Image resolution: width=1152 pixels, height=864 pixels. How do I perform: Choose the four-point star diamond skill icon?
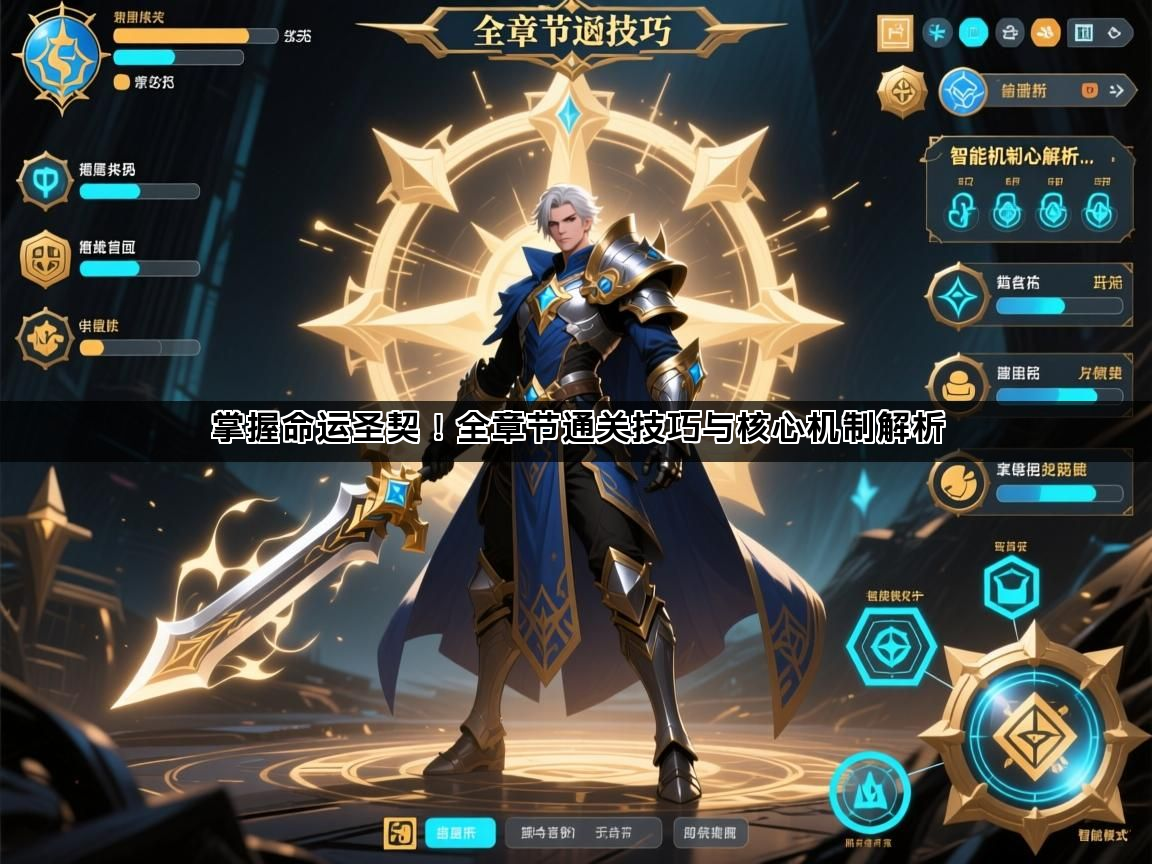click(x=958, y=297)
